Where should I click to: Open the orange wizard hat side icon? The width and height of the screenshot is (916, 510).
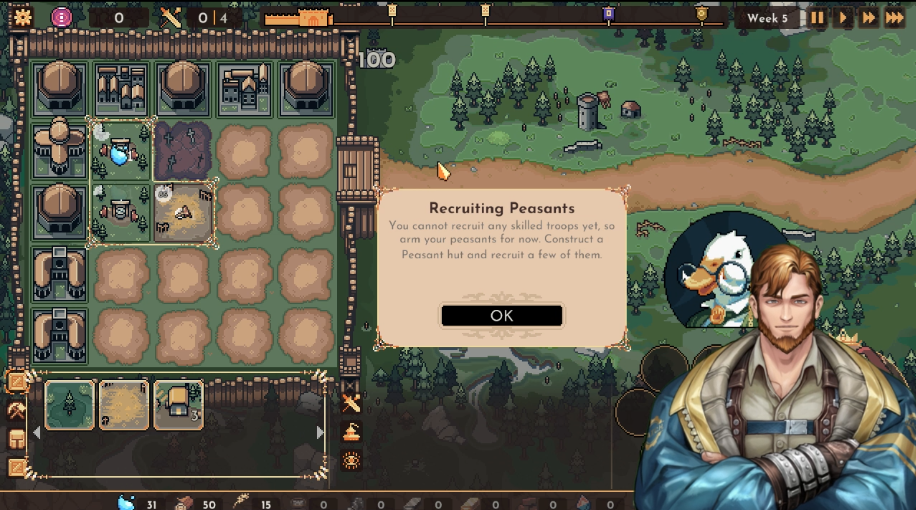[x=351, y=433]
